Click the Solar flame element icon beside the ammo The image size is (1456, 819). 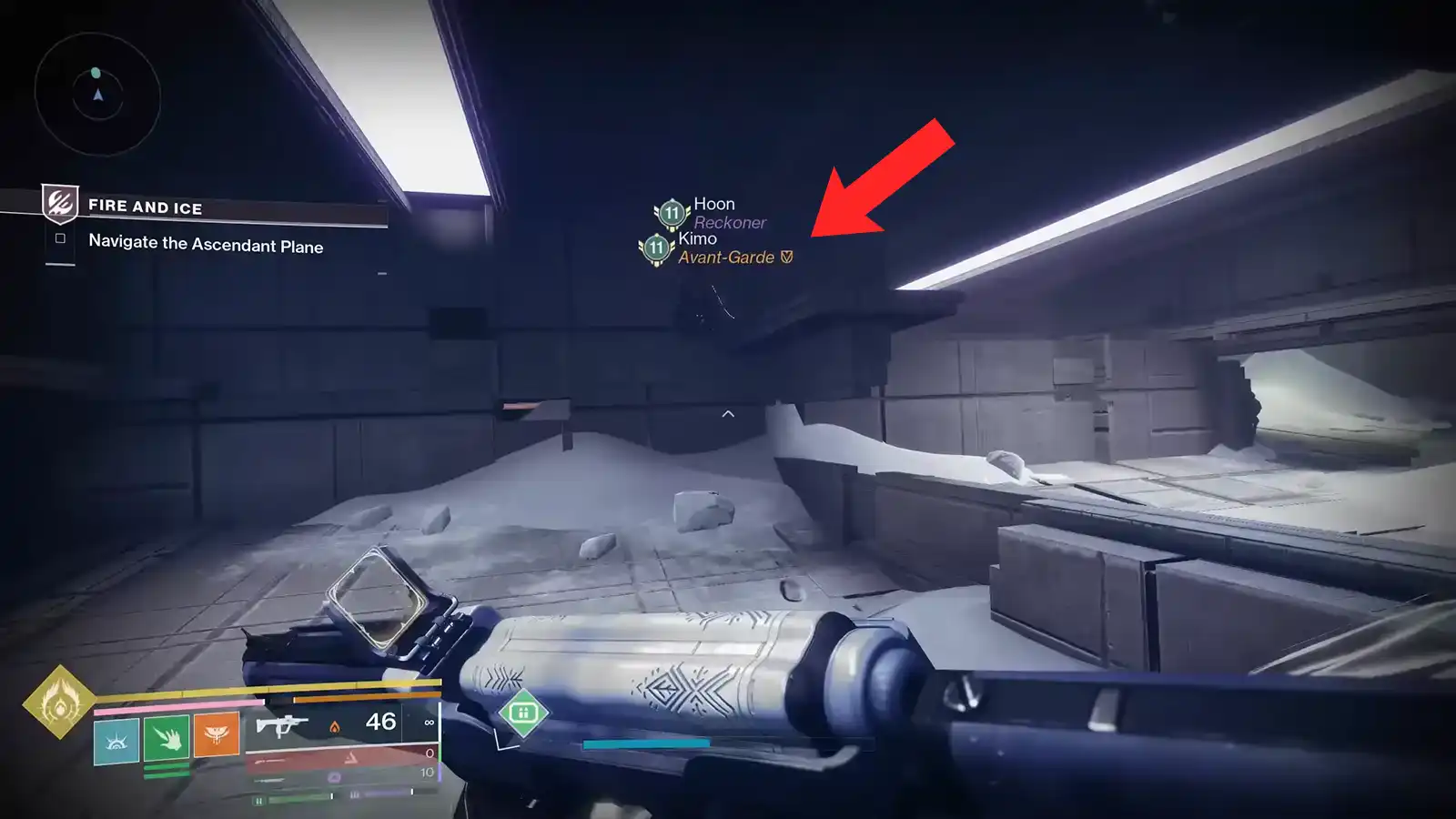[335, 728]
